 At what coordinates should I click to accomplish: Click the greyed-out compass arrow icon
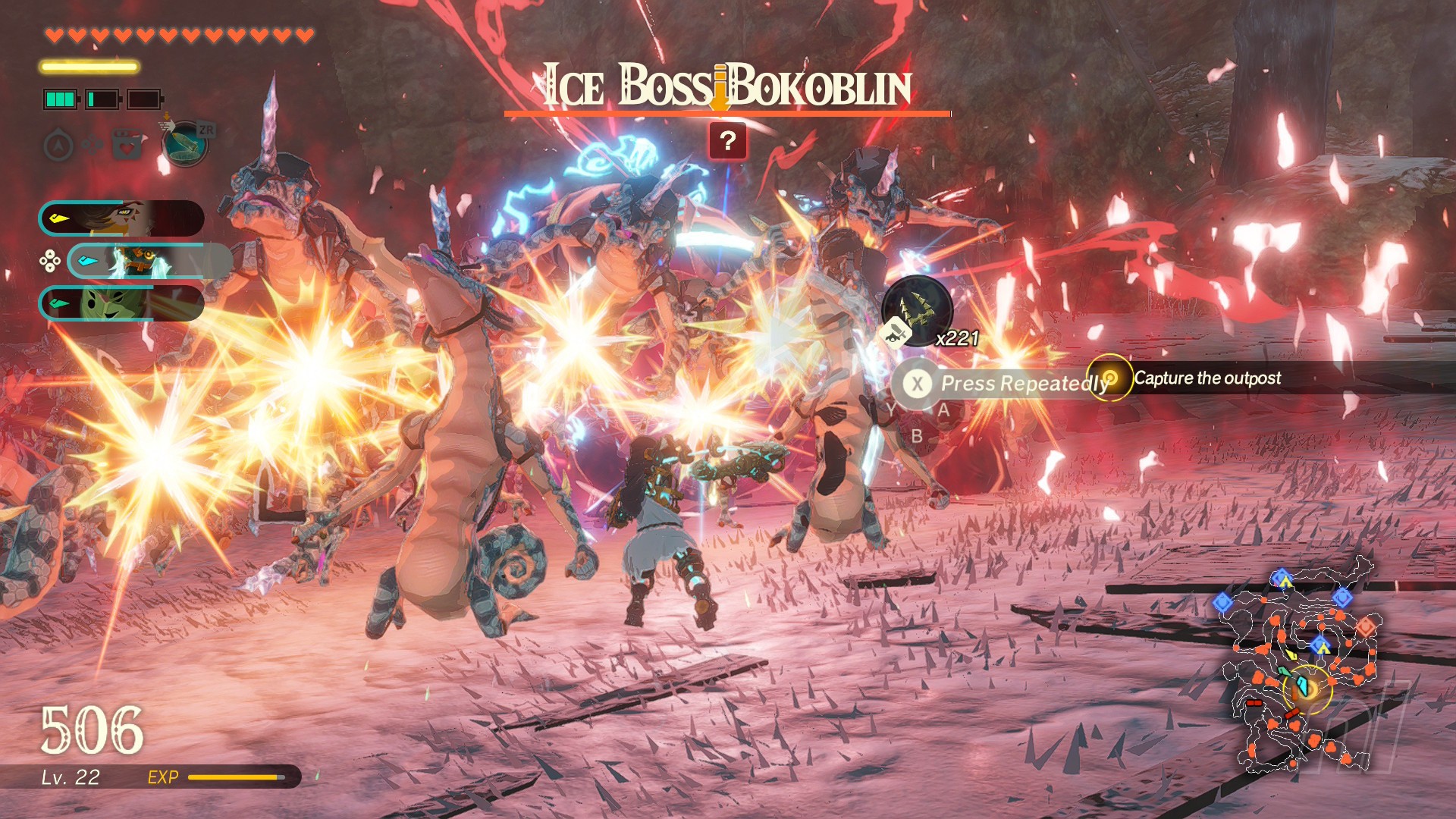59,144
